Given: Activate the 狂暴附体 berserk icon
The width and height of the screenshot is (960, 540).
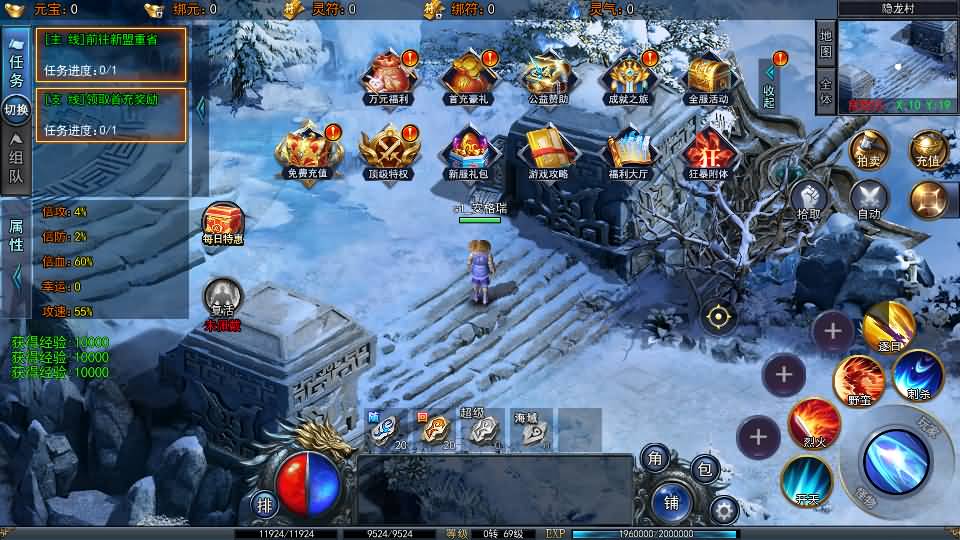Looking at the screenshot, I should (x=709, y=152).
